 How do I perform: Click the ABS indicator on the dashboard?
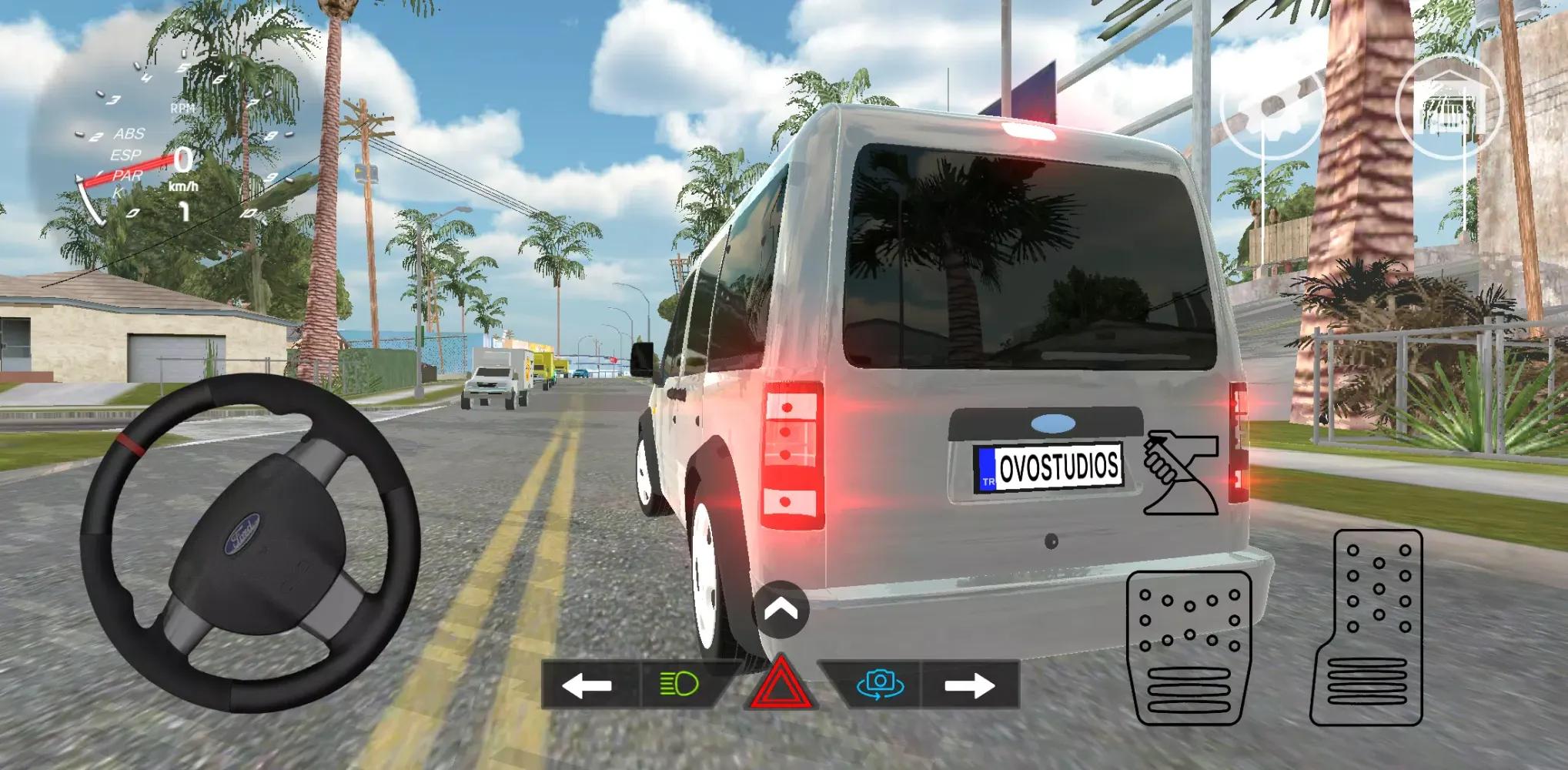(129, 134)
